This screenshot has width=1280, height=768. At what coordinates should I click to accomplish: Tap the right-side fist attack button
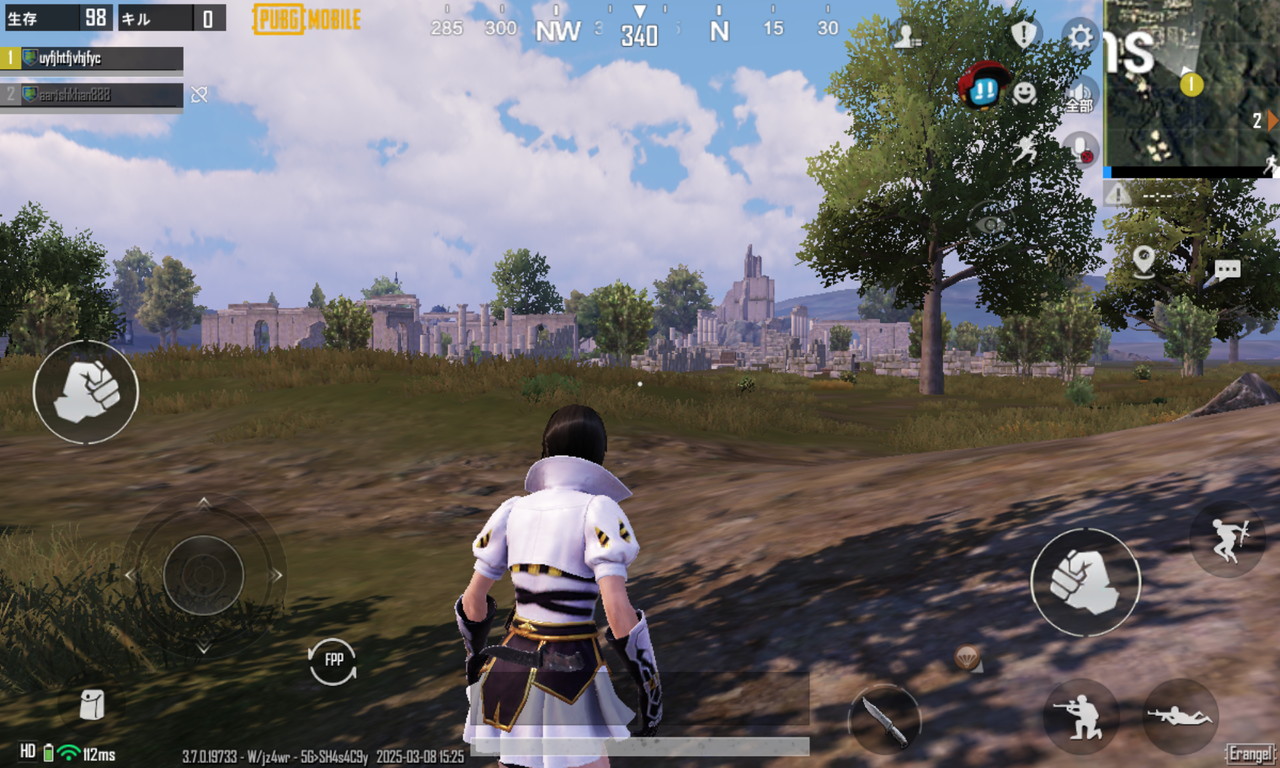pos(1085,582)
